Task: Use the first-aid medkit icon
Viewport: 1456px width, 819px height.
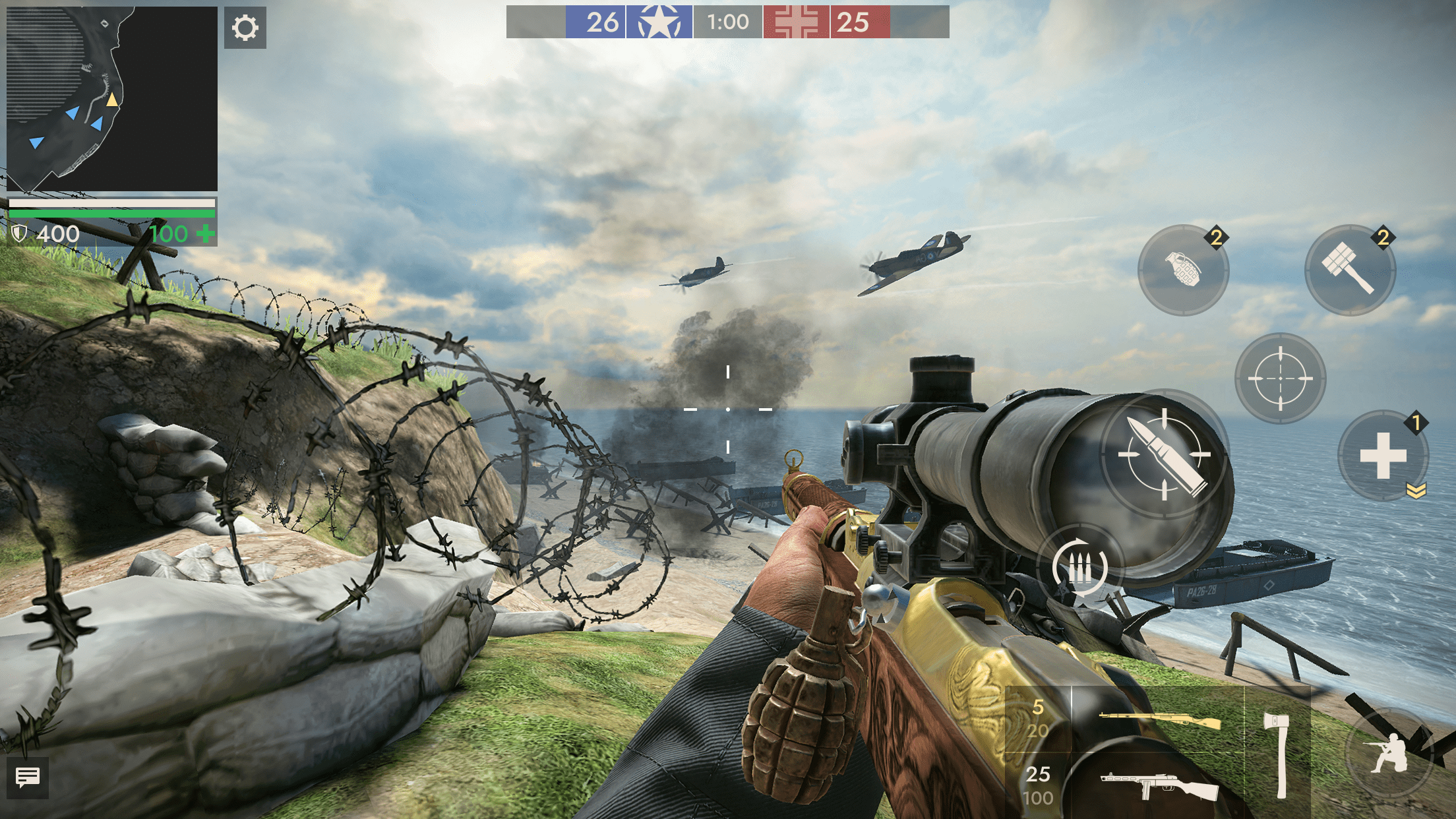Action: tap(1385, 456)
